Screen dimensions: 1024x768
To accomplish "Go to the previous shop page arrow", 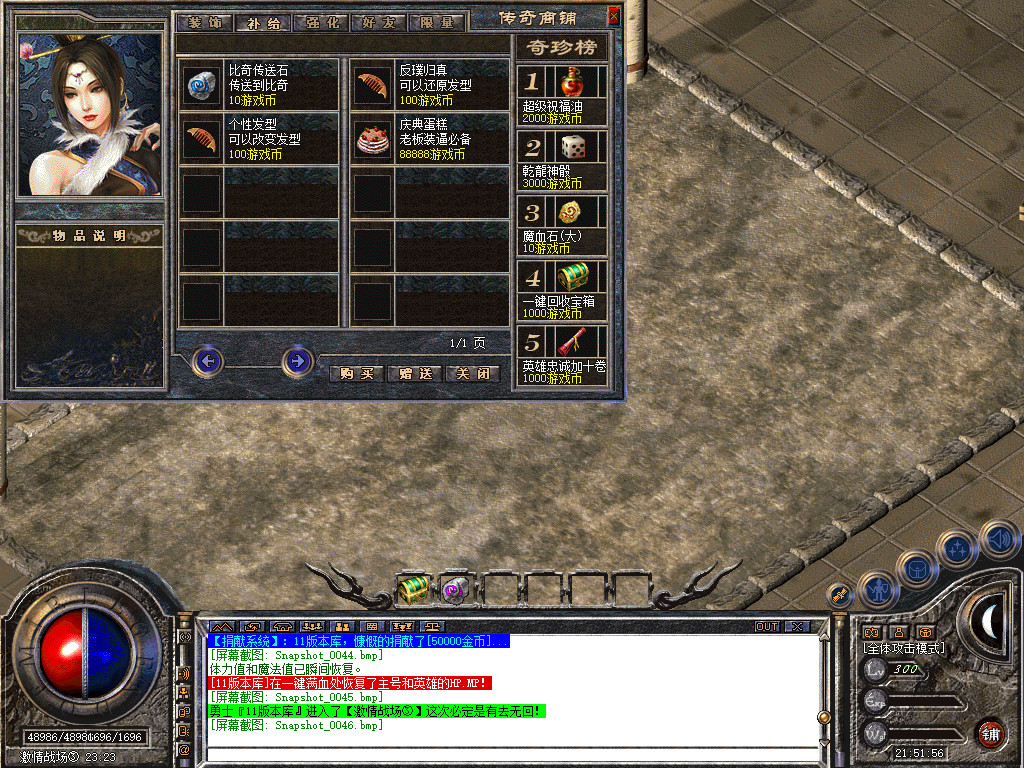I will click(208, 361).
